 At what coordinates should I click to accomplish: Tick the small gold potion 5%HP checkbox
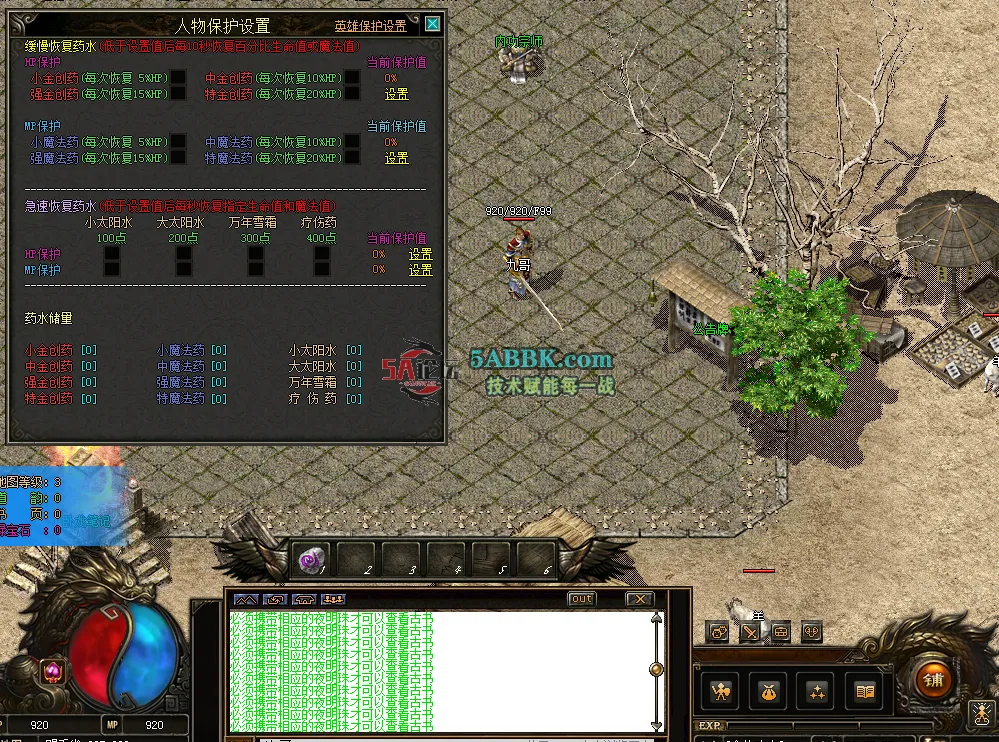point(178,78)
